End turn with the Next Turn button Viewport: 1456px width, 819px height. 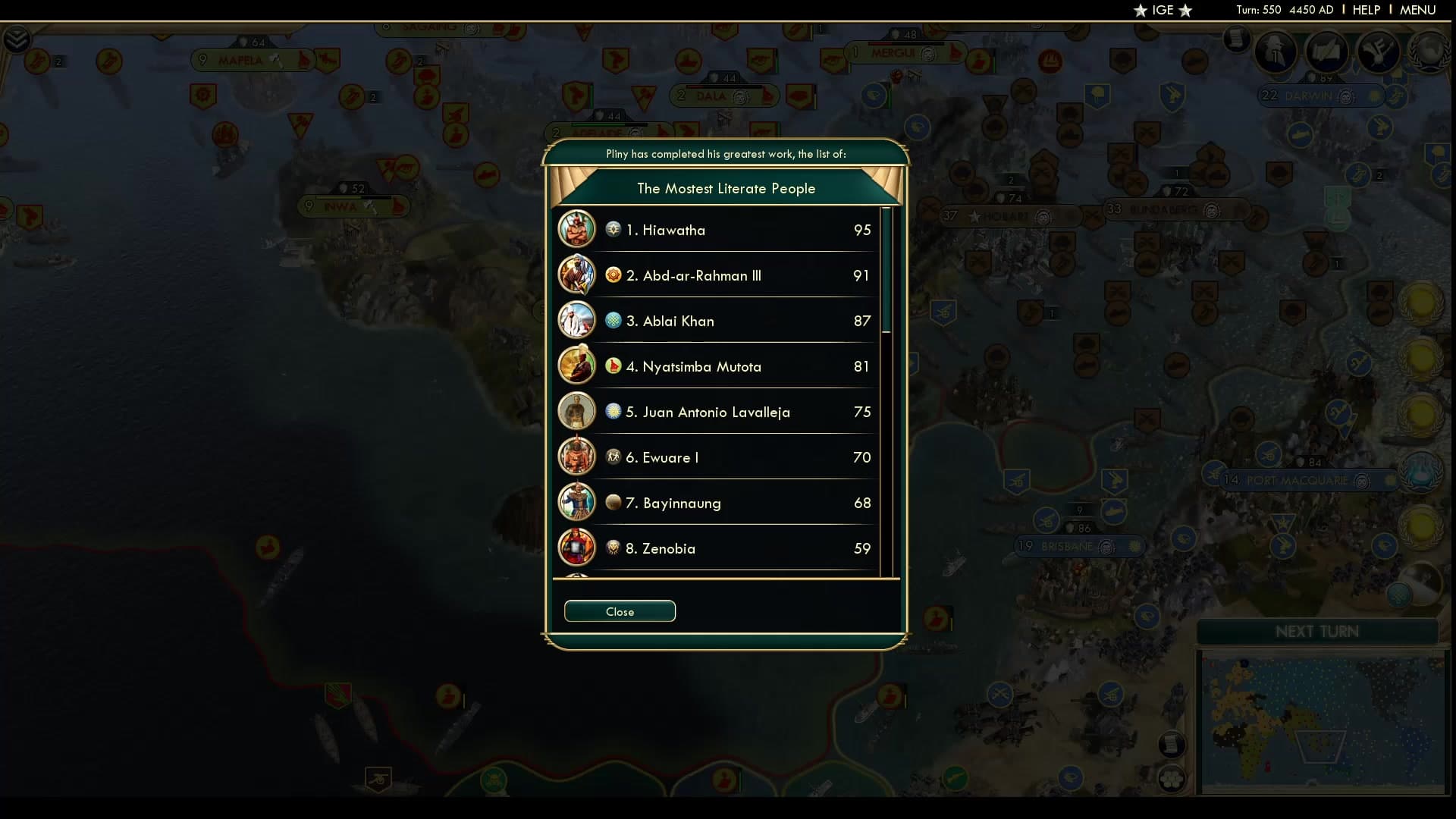[x=1316, y=632]
